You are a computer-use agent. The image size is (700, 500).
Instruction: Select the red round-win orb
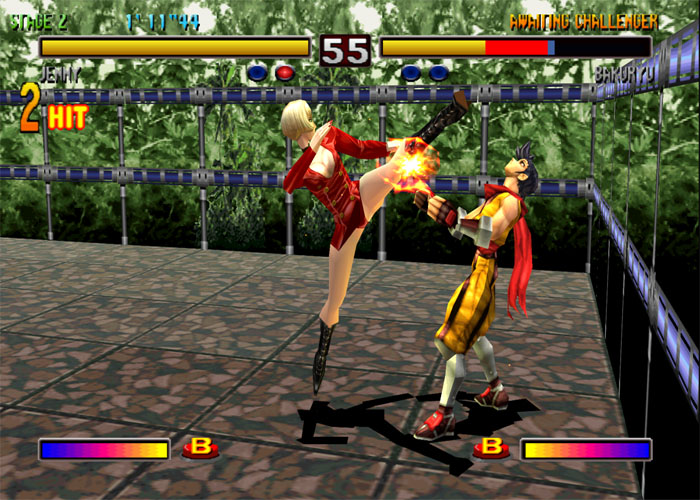[285, 72]
